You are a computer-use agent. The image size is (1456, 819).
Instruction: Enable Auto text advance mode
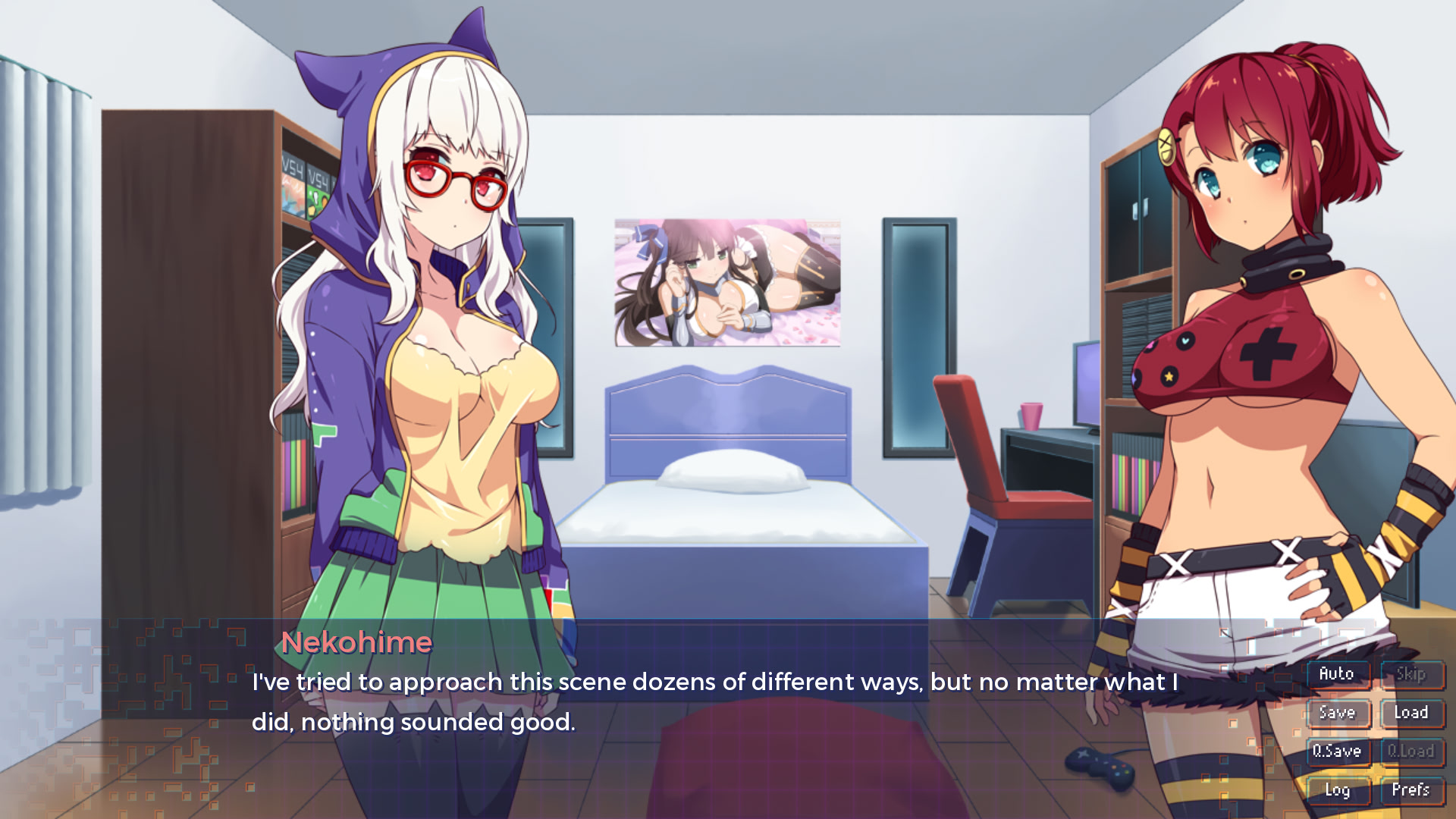[1338, 673]
